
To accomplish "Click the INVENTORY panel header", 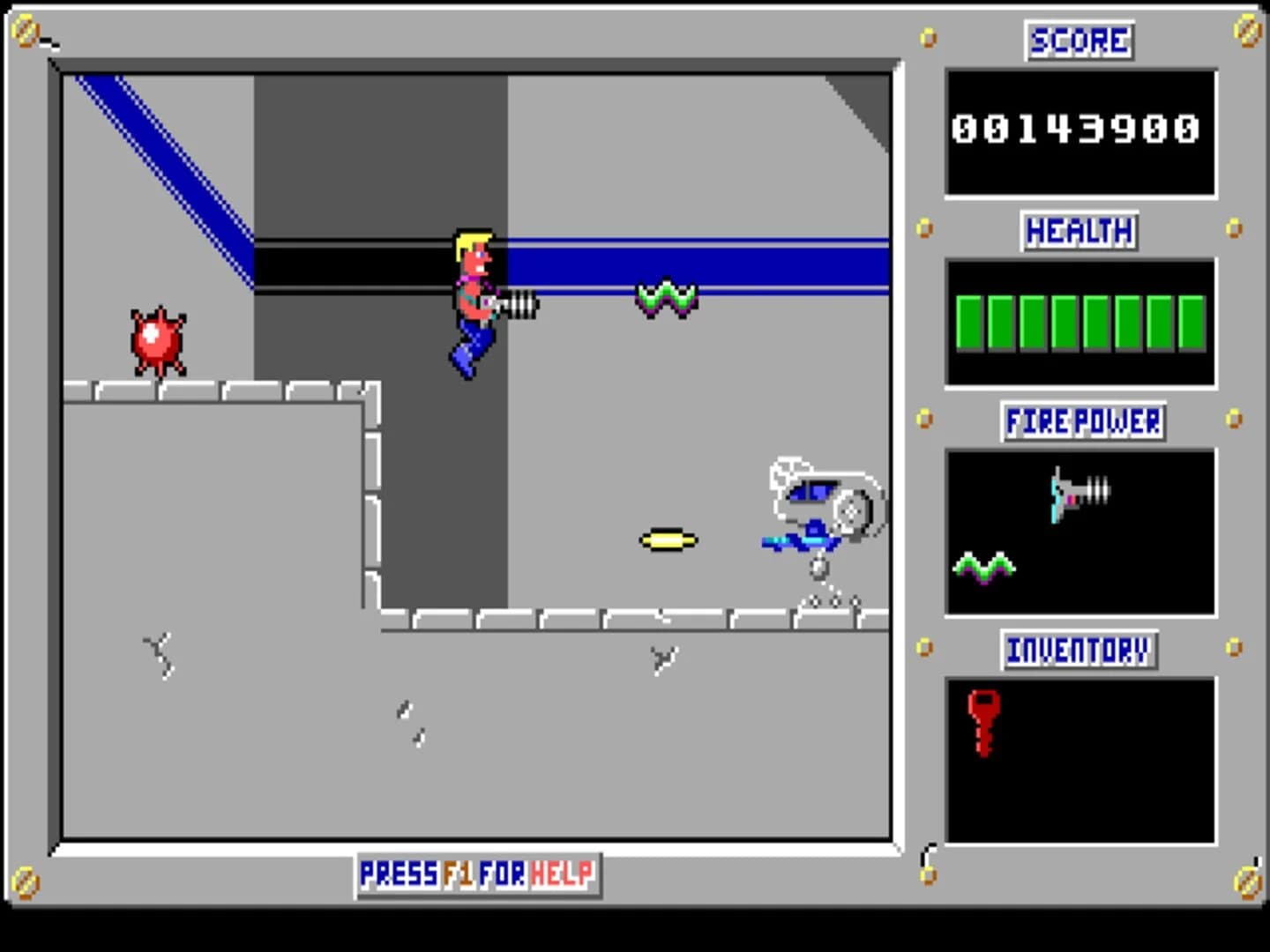I will pos(1078,651).
